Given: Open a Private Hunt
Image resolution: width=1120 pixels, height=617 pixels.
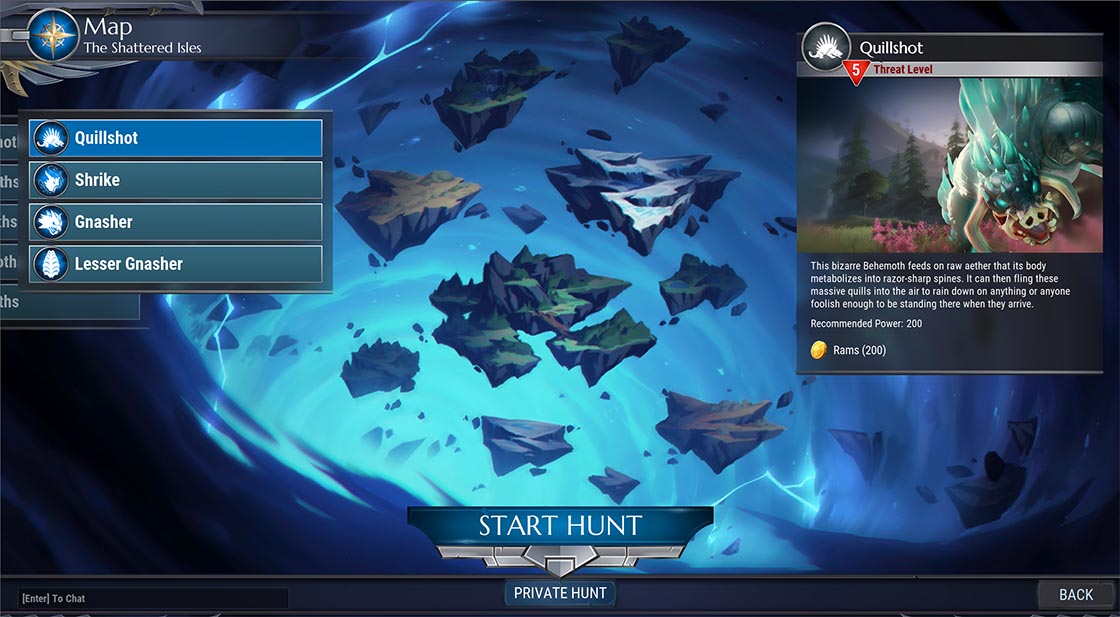Looking at the screenshot, I should (560, 593).
